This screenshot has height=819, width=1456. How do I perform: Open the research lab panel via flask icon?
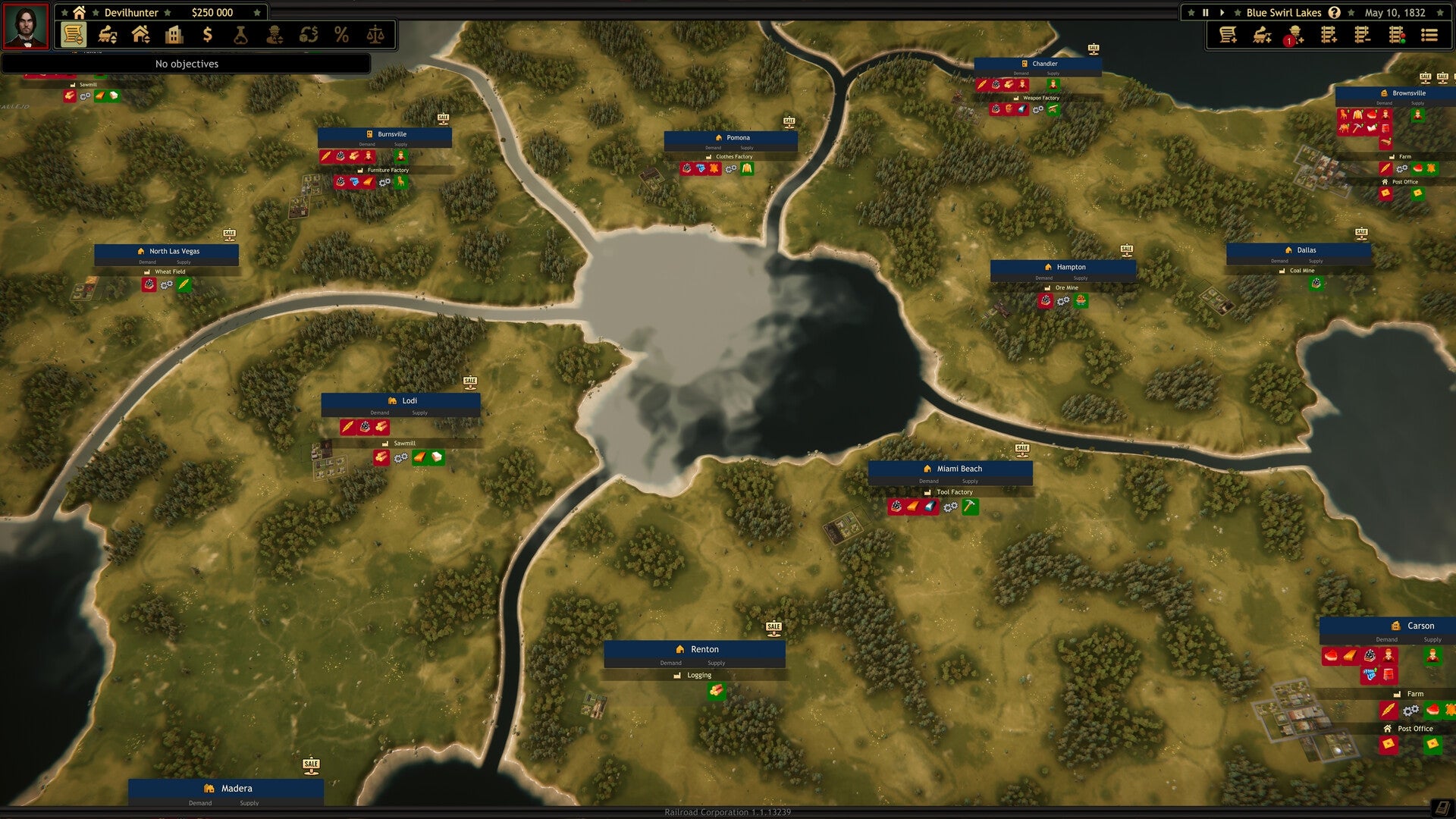(240, 34)
